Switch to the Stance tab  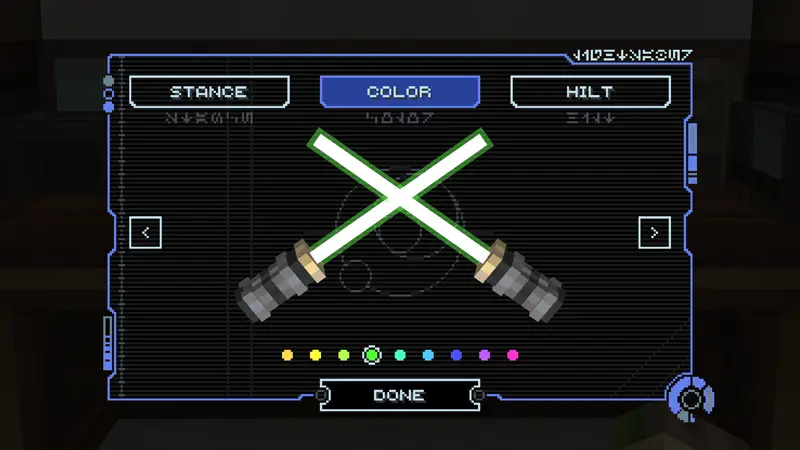[208, 92]
